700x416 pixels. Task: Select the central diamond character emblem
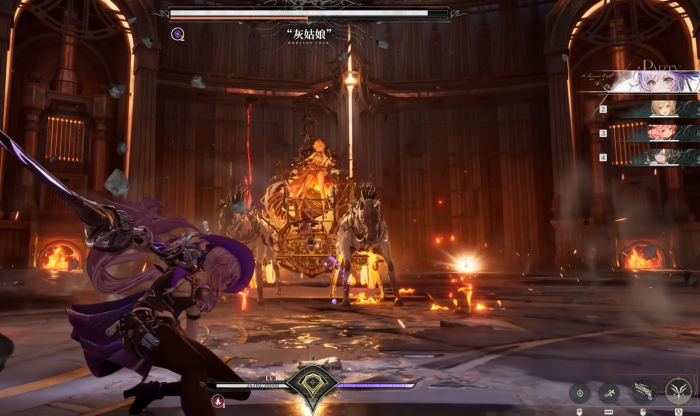click(310, 386)
